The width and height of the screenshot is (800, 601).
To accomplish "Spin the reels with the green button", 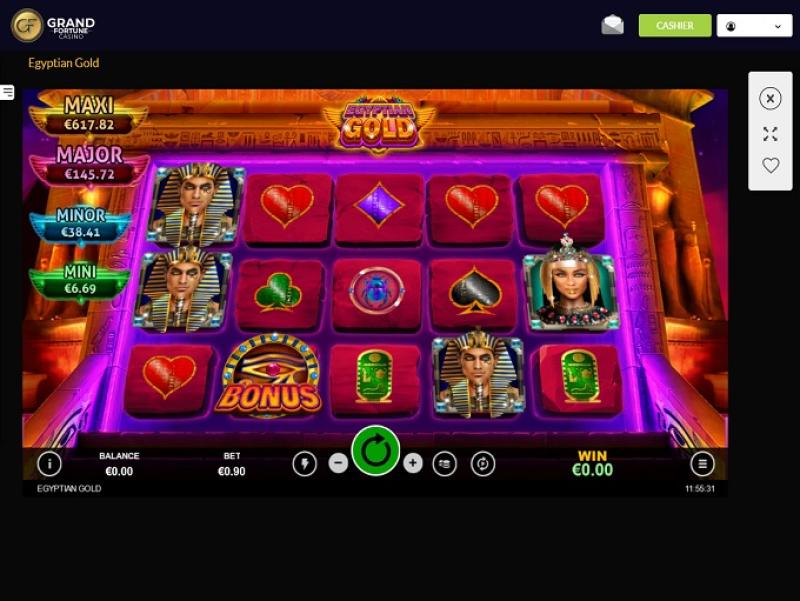I will [x=376, y=451].
